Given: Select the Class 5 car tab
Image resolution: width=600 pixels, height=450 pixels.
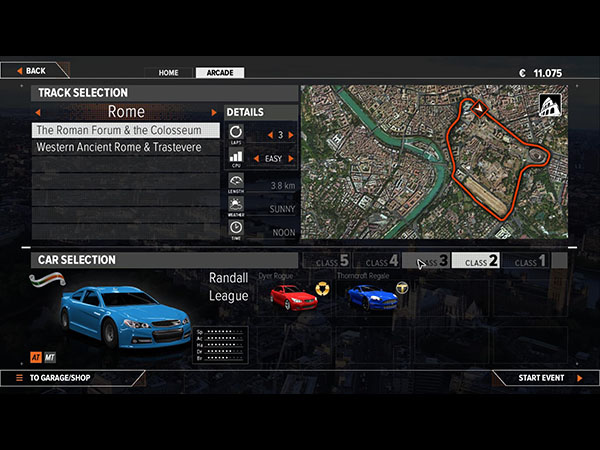Looking at the screenshot, I should pos(331,262).
